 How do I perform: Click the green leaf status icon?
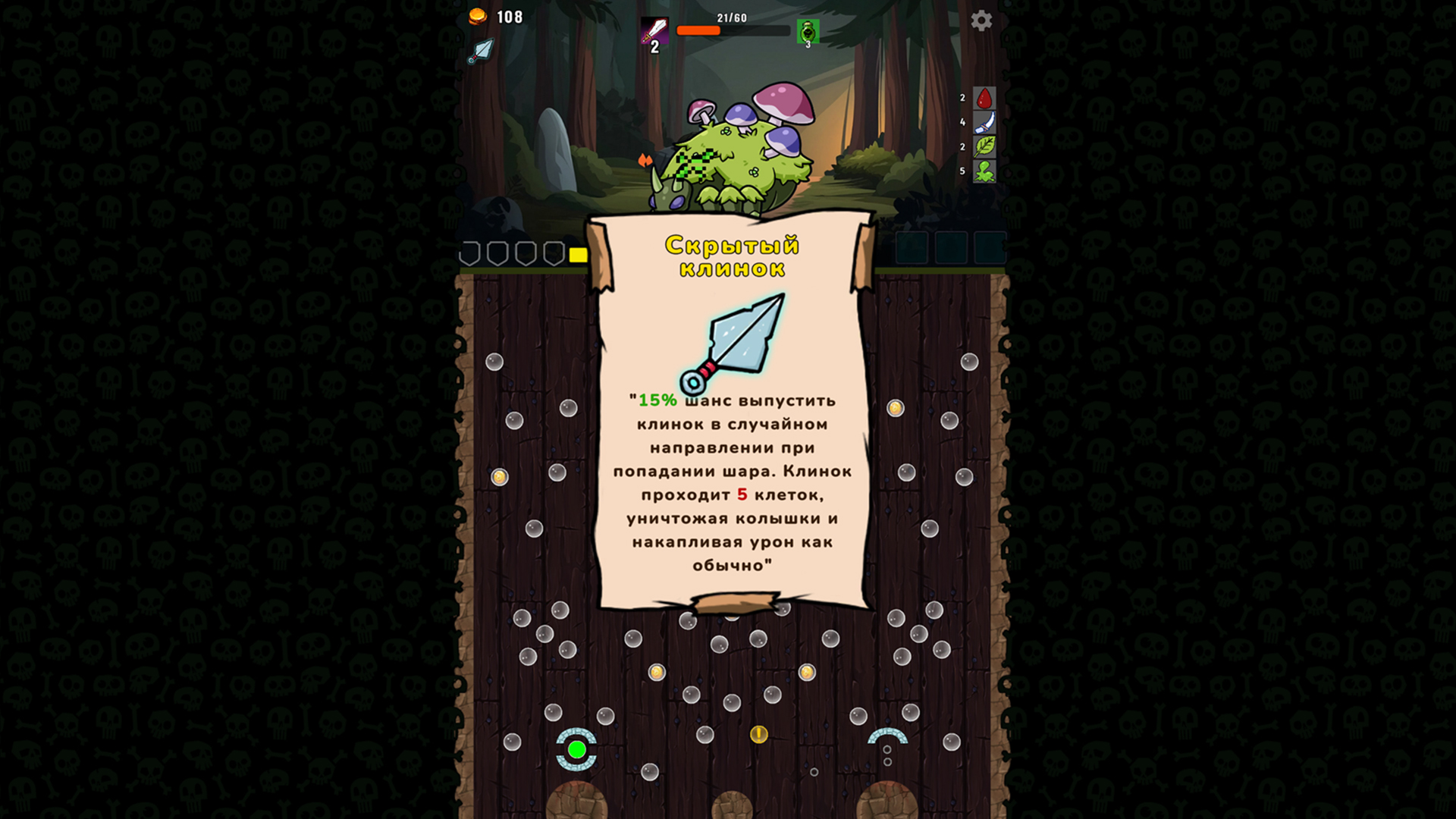coord(984,146)
